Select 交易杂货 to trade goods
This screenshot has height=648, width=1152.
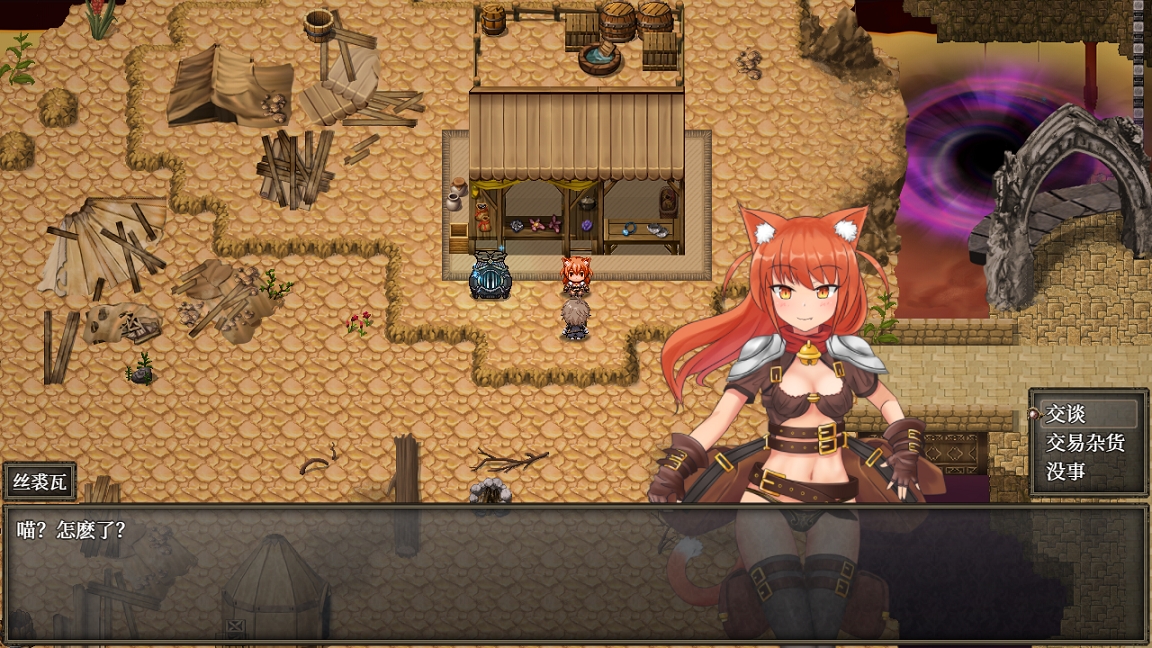tap(1085, 443)
